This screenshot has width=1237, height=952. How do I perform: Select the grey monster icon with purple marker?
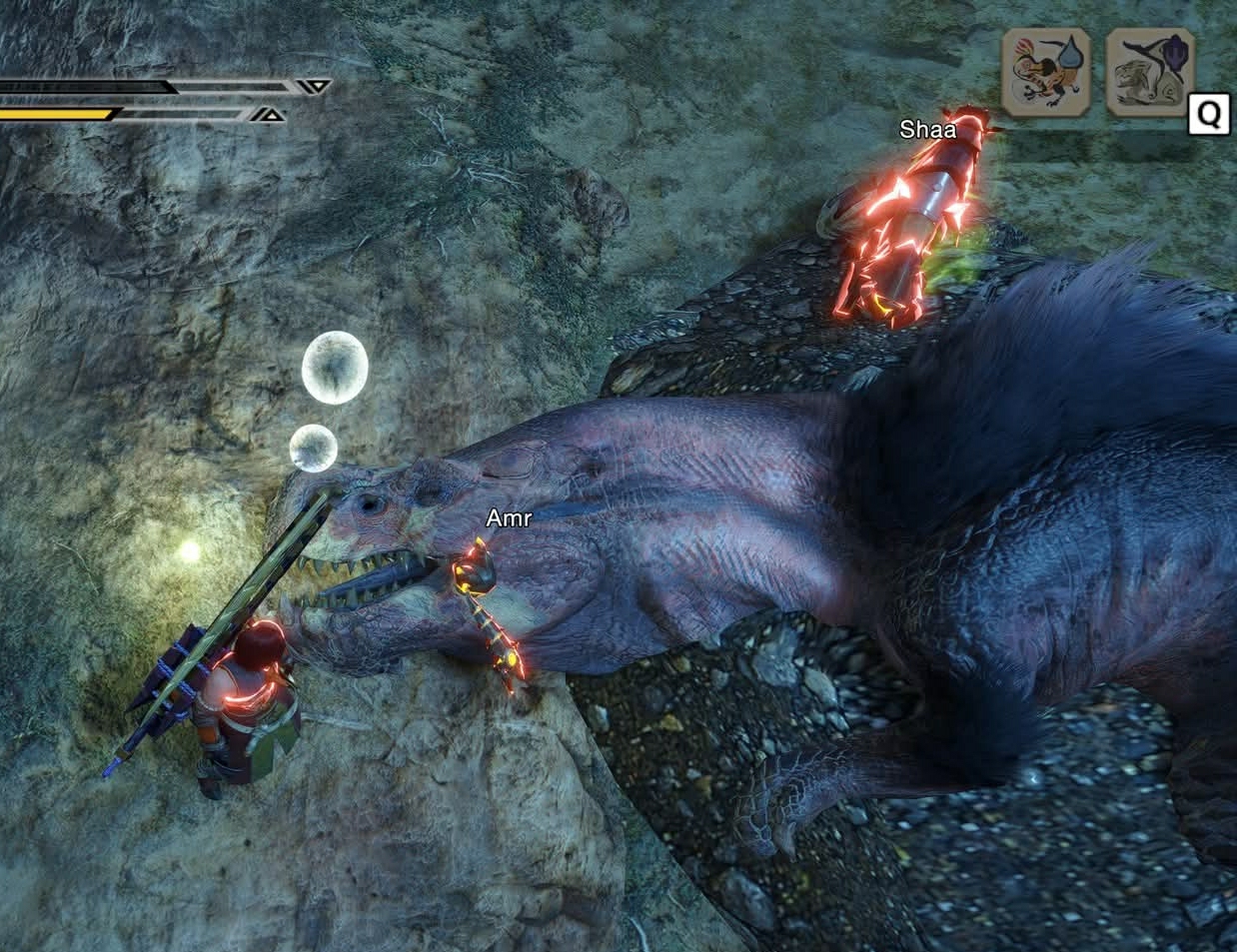pos(1150,73)
